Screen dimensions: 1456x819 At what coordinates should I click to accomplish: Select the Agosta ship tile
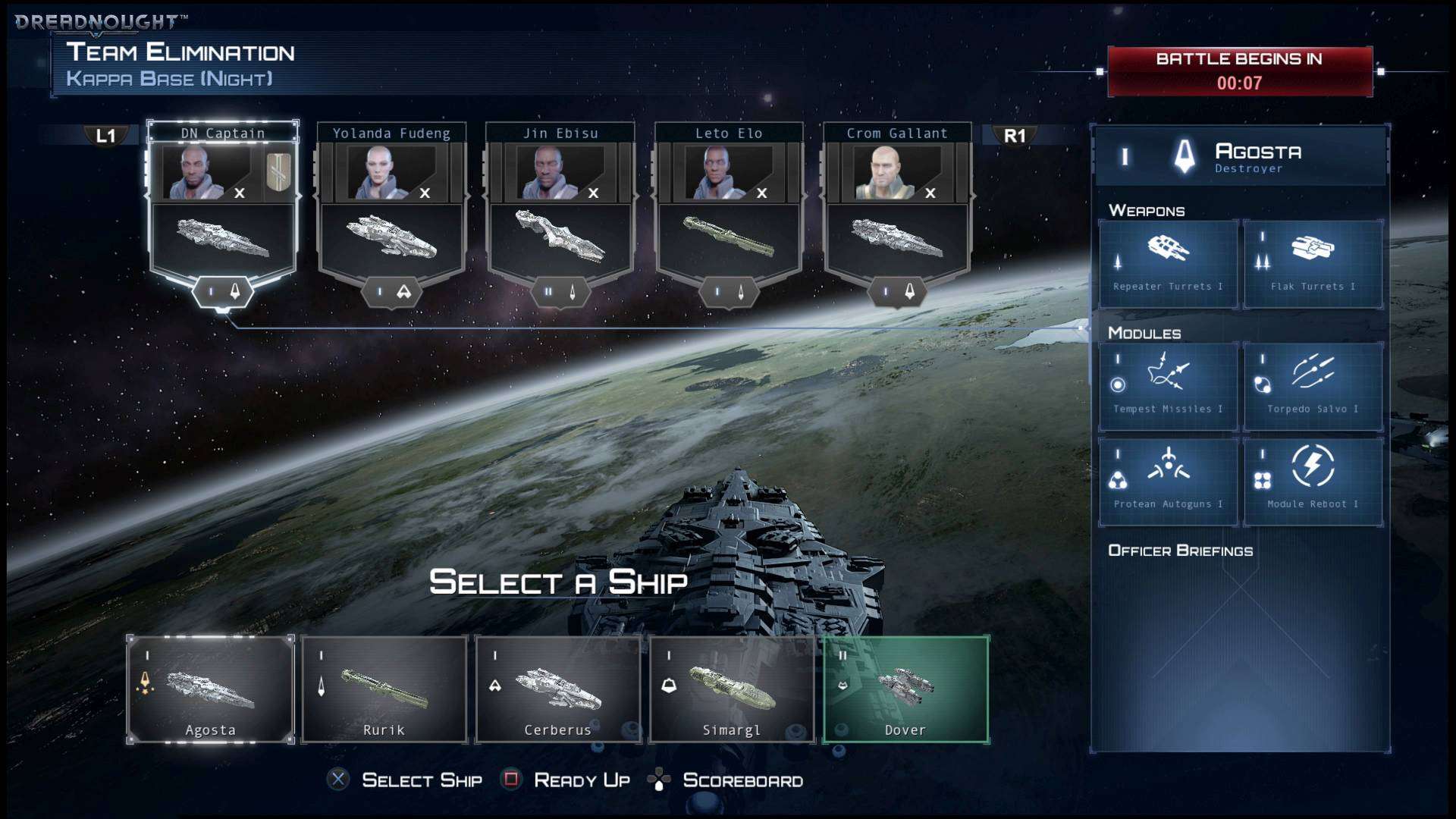tap(210, 689)
